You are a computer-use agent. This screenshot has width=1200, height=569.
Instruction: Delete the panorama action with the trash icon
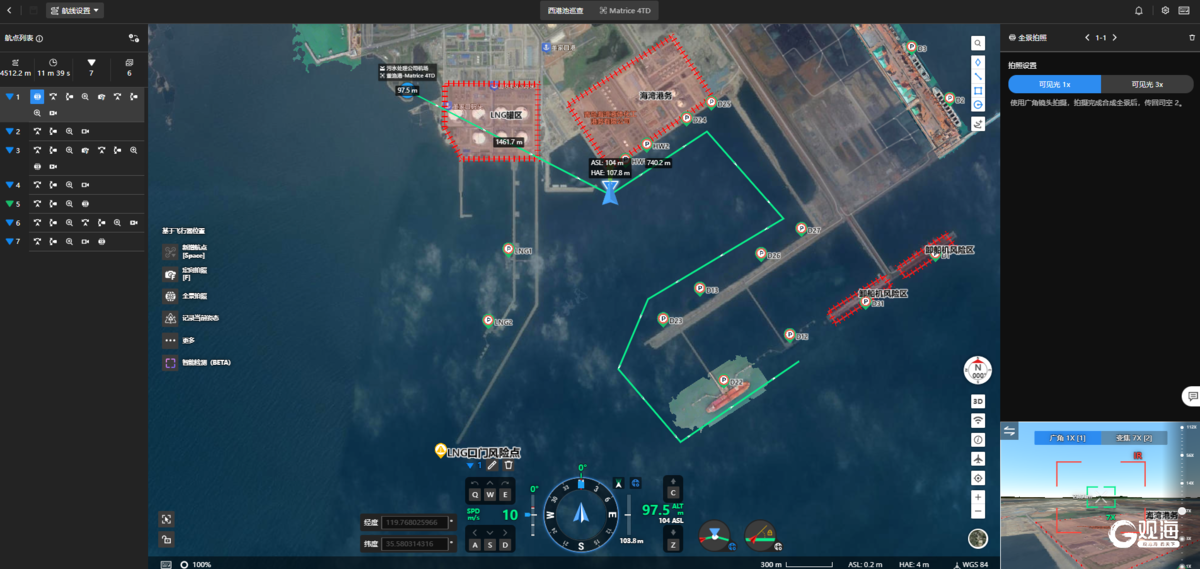(x=1191, y=37)
